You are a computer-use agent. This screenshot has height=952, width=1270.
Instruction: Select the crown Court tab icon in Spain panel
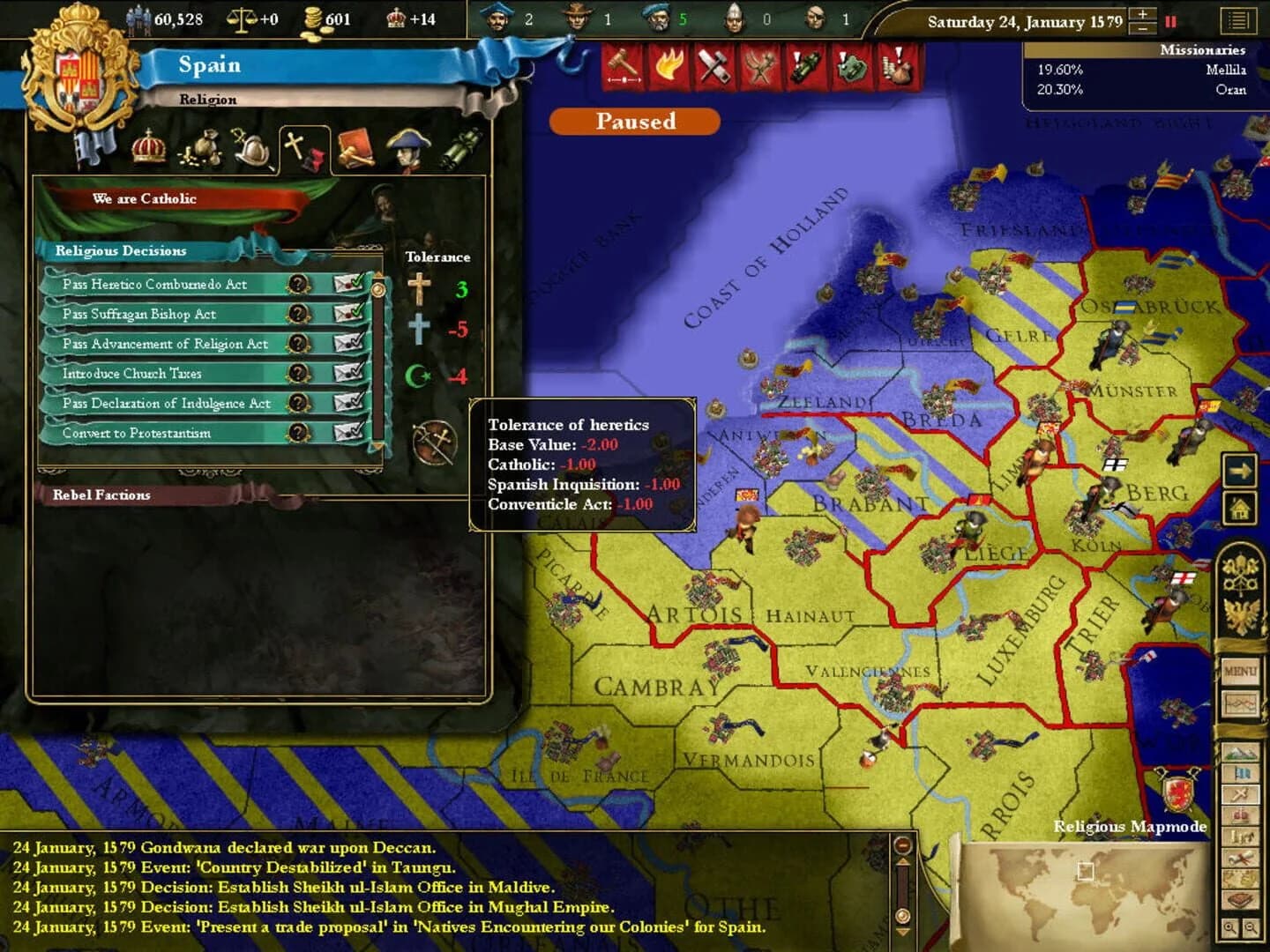click(148, 148)
